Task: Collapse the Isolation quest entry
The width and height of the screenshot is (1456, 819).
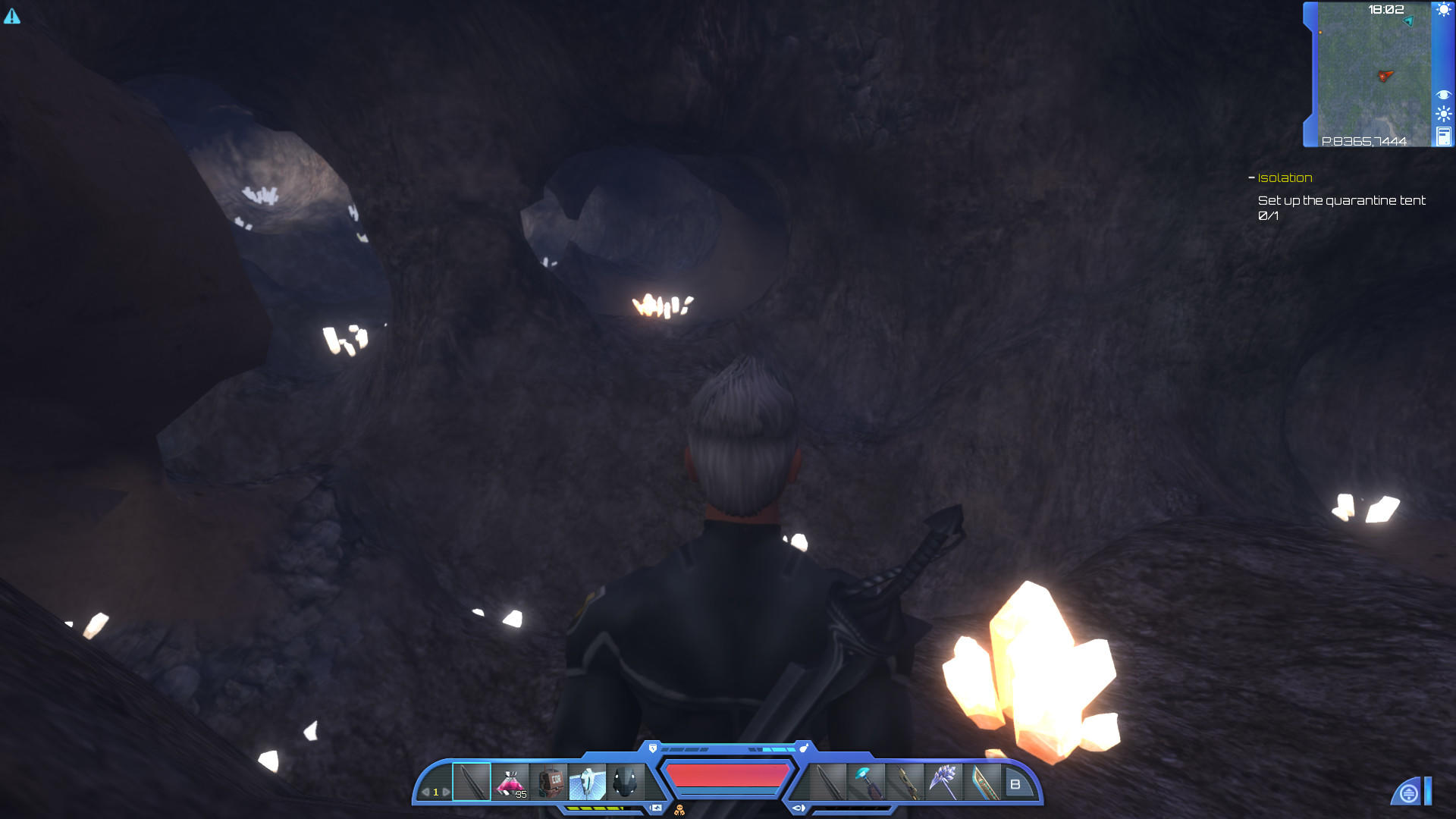Action: pos(1250,177)
